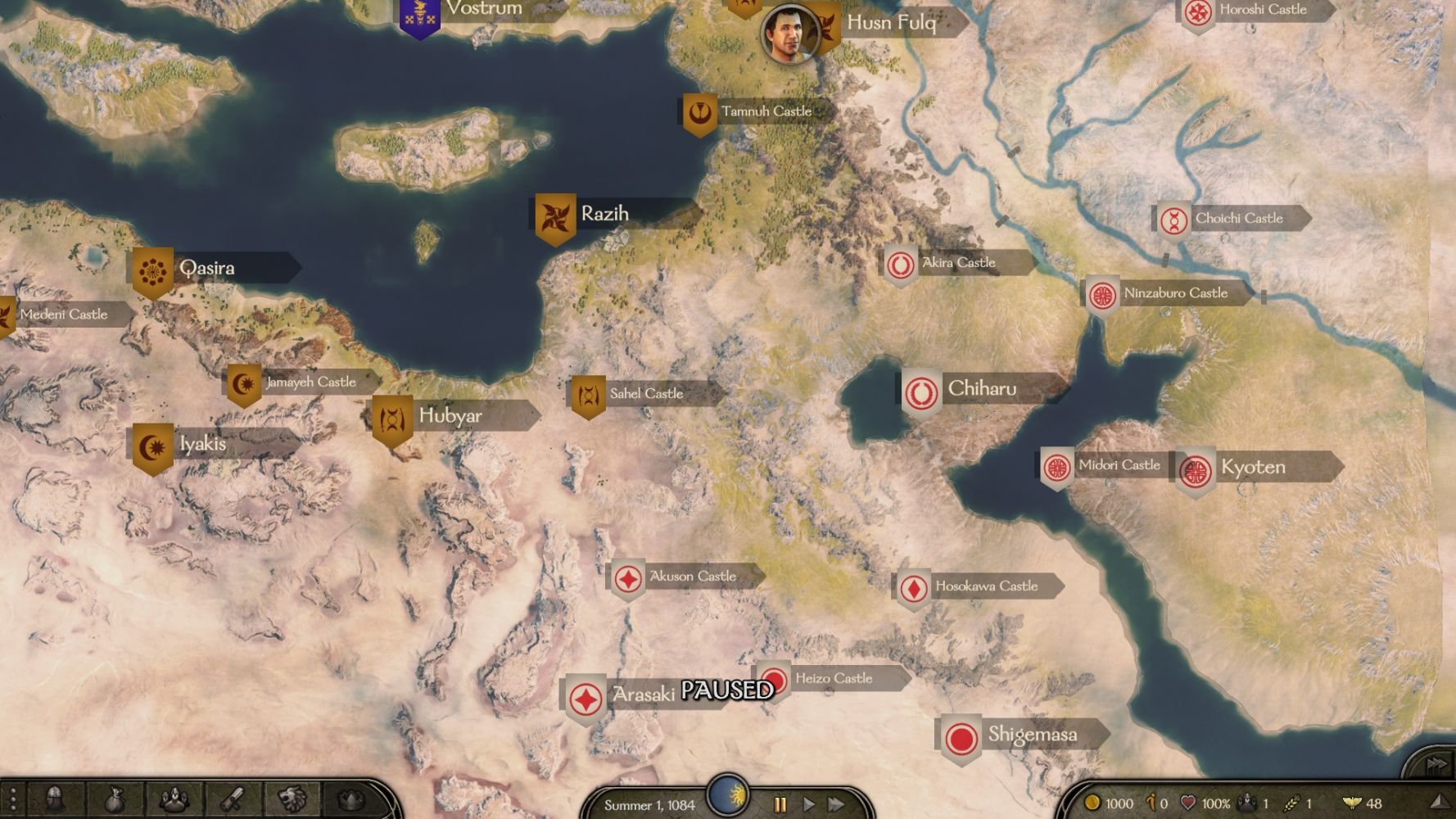Toggle the pause time control

point(780,804)
